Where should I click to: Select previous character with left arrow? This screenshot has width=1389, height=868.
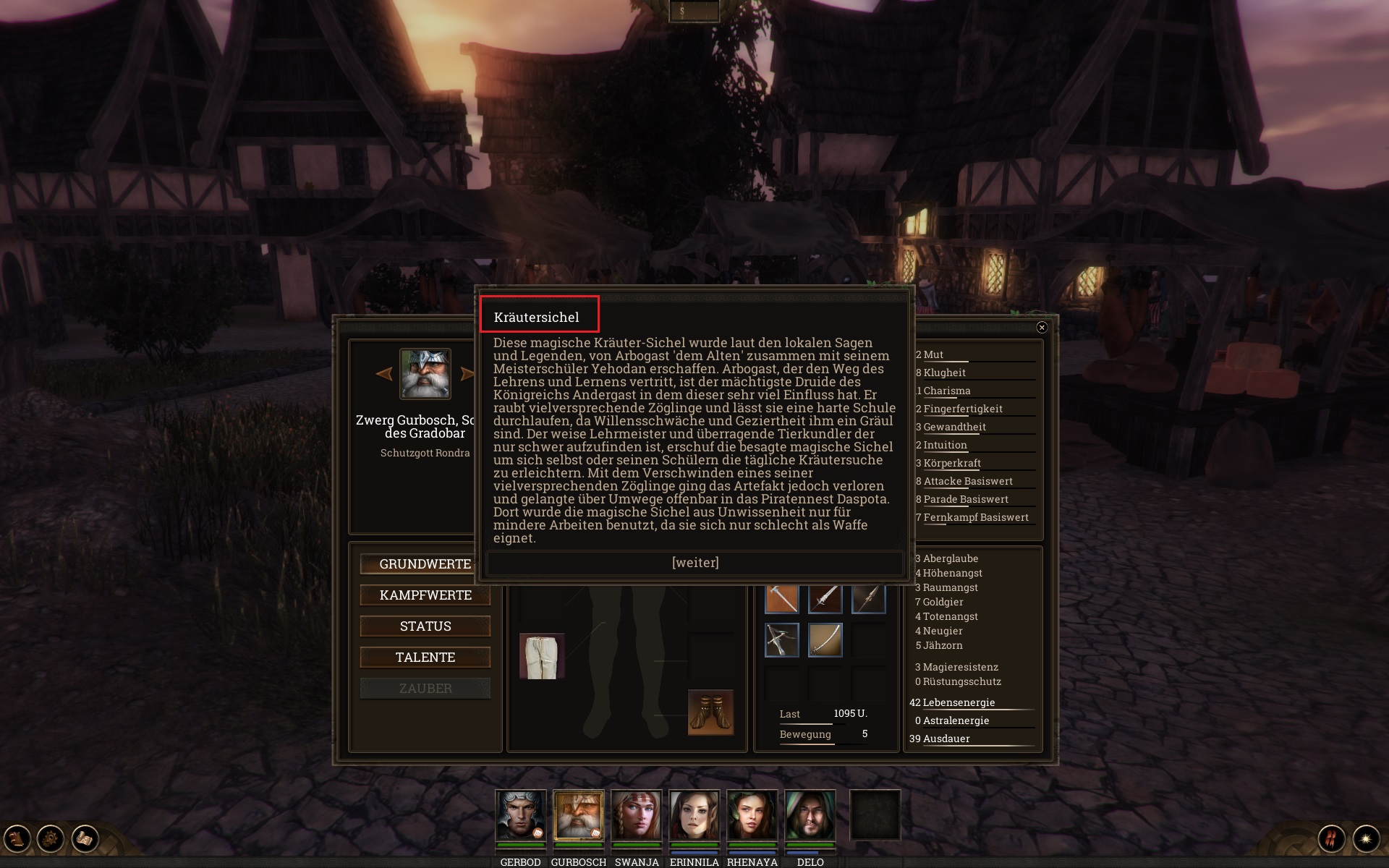[384, 374]
